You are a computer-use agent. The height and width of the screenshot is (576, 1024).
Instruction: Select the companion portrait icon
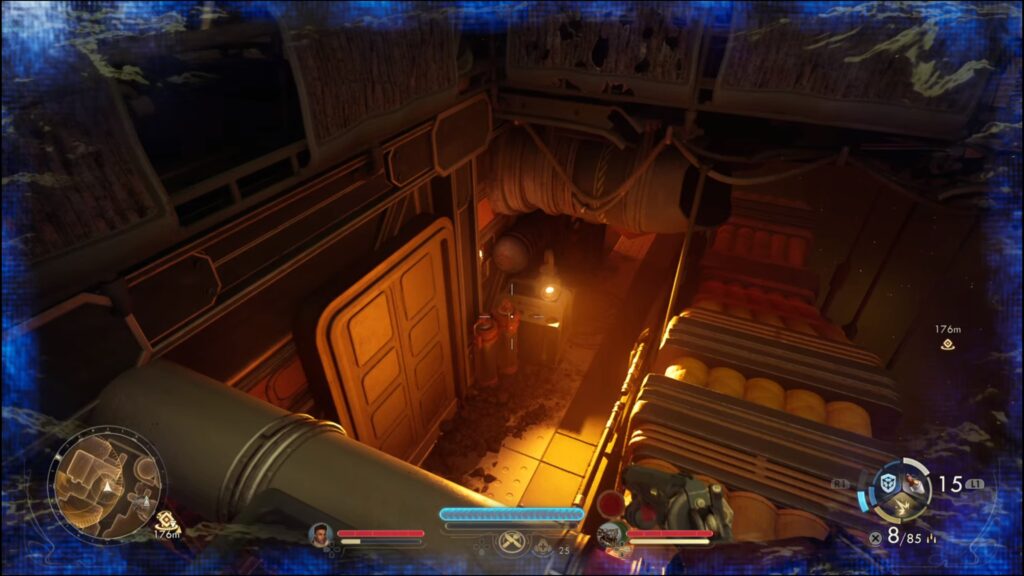pyautogui.click(x=610, y=534)
